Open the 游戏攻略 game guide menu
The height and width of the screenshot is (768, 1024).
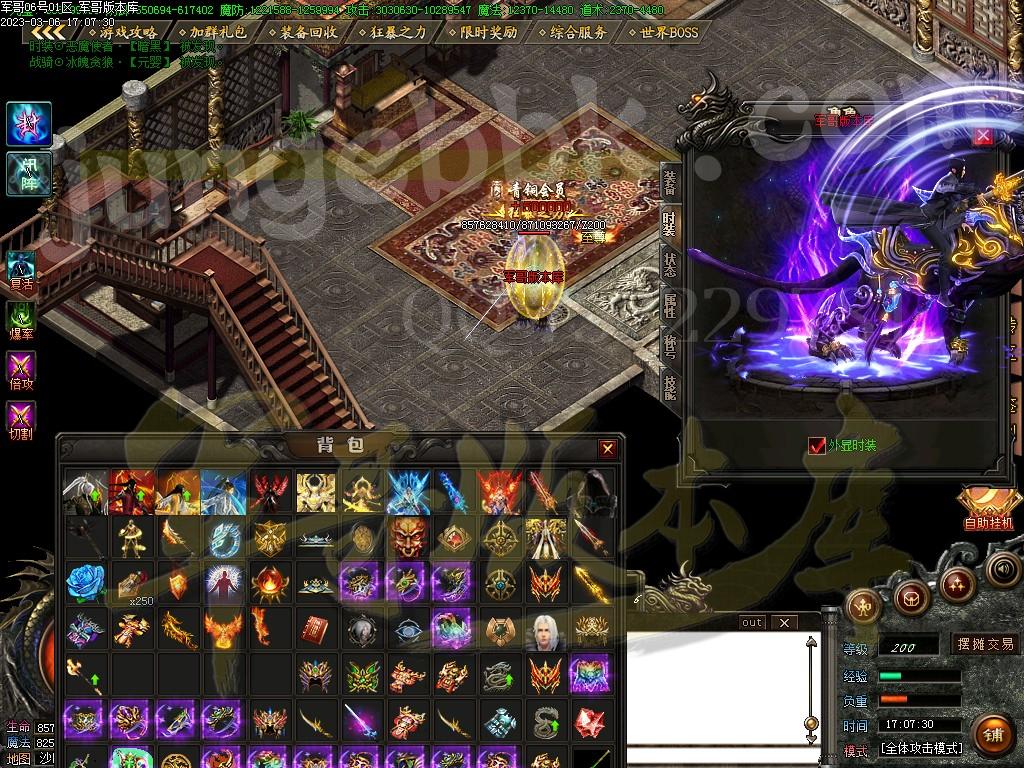click(x=121, y=32)
